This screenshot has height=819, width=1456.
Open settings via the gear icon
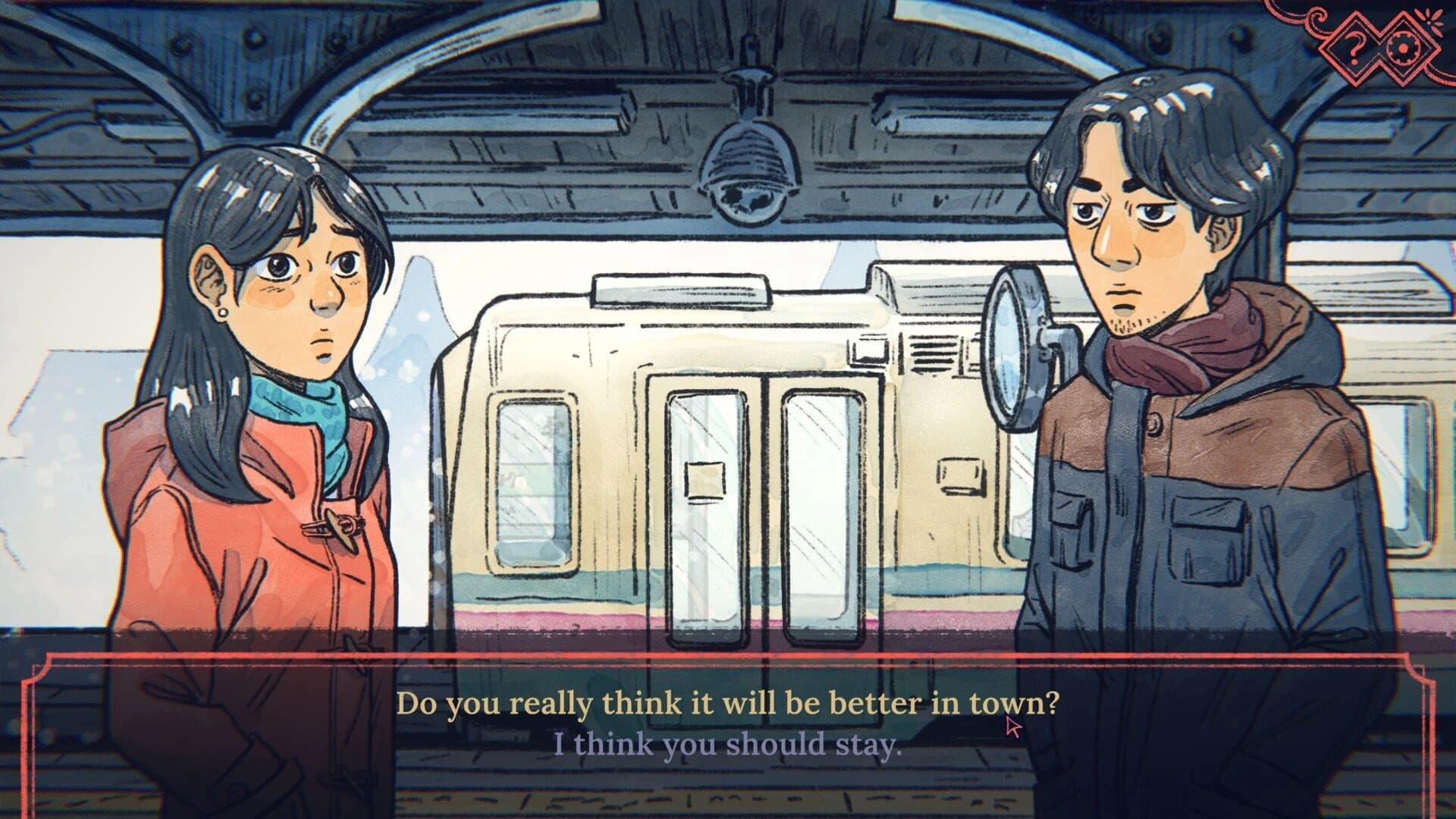click(1402, 49)
